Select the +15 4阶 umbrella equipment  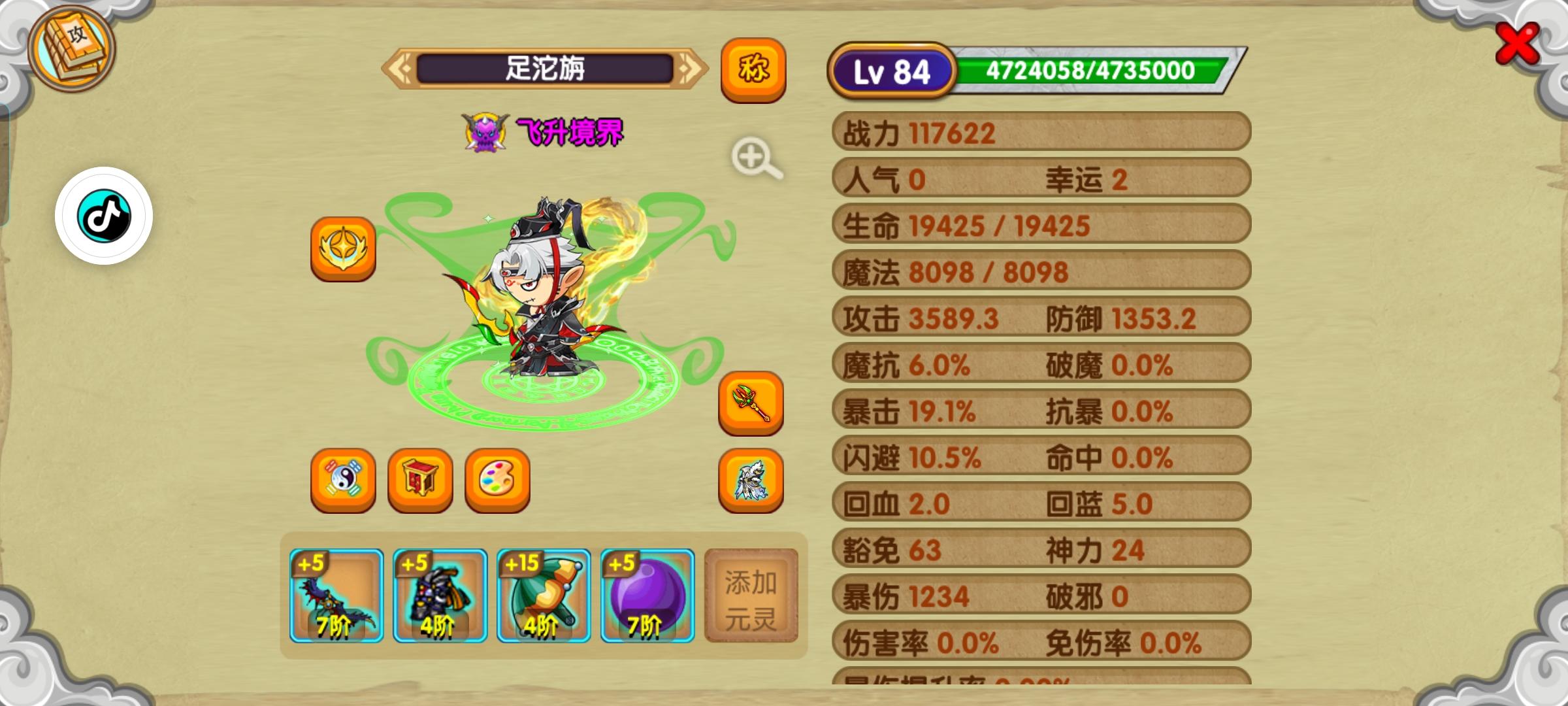point(544,596)
